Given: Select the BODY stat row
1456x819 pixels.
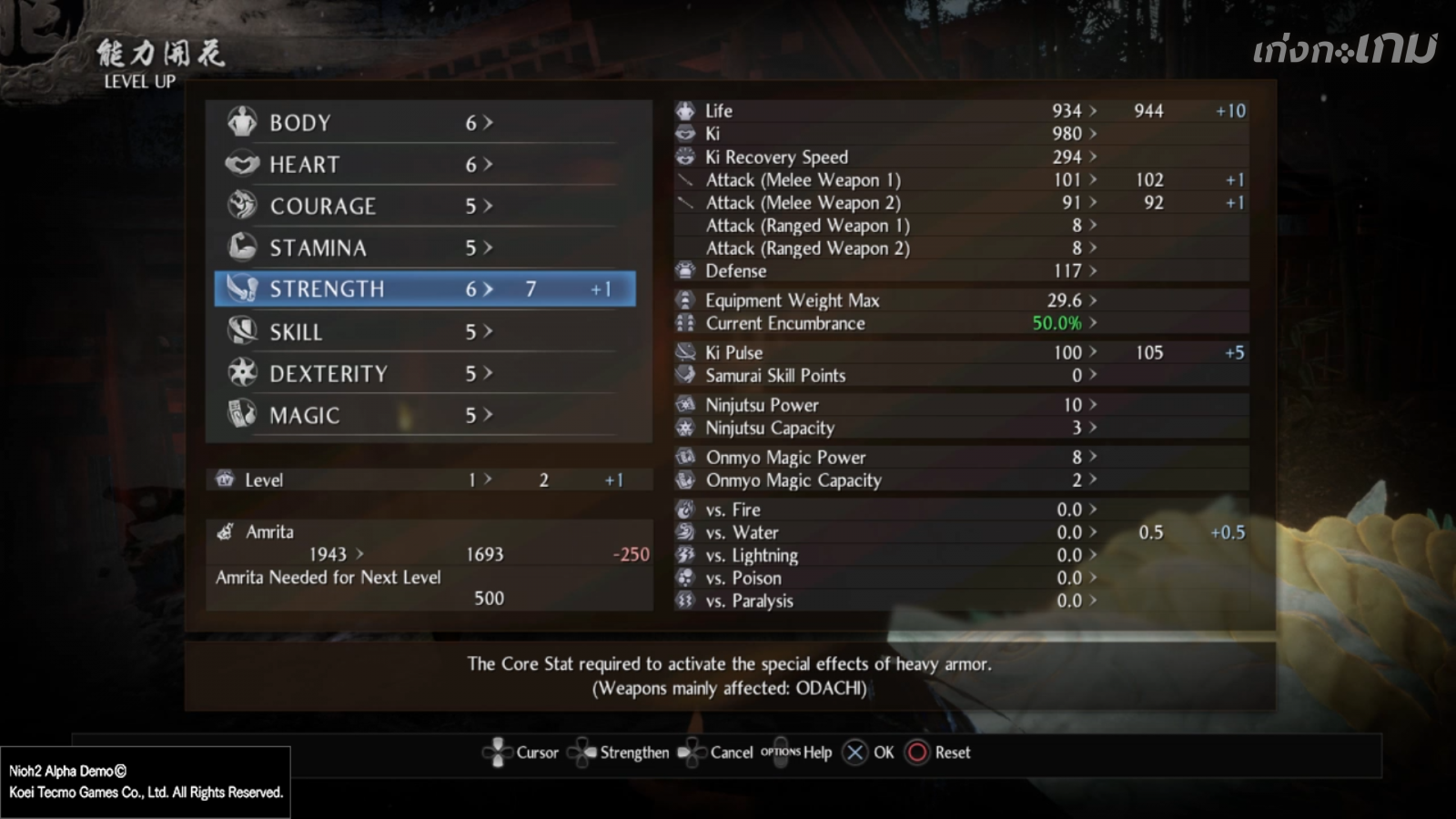Looking at the screenshot, I should click(x=424, y=123).
